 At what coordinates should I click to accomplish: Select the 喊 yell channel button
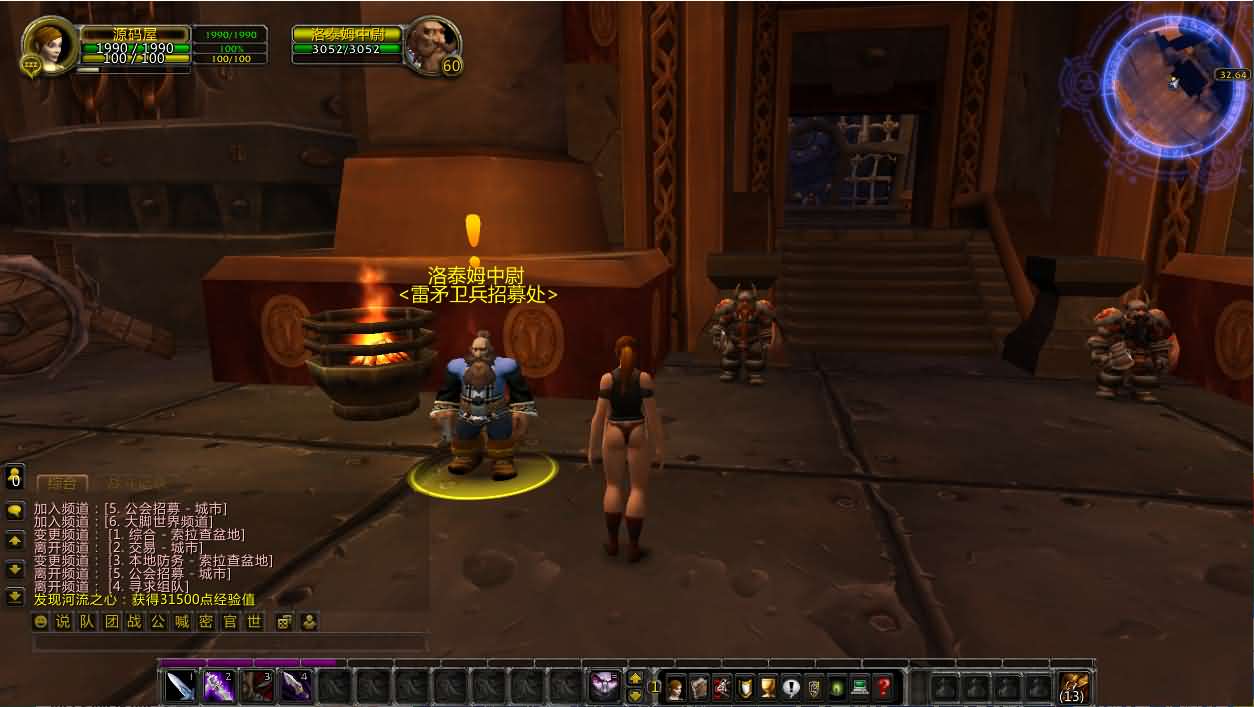click(181, 621)
